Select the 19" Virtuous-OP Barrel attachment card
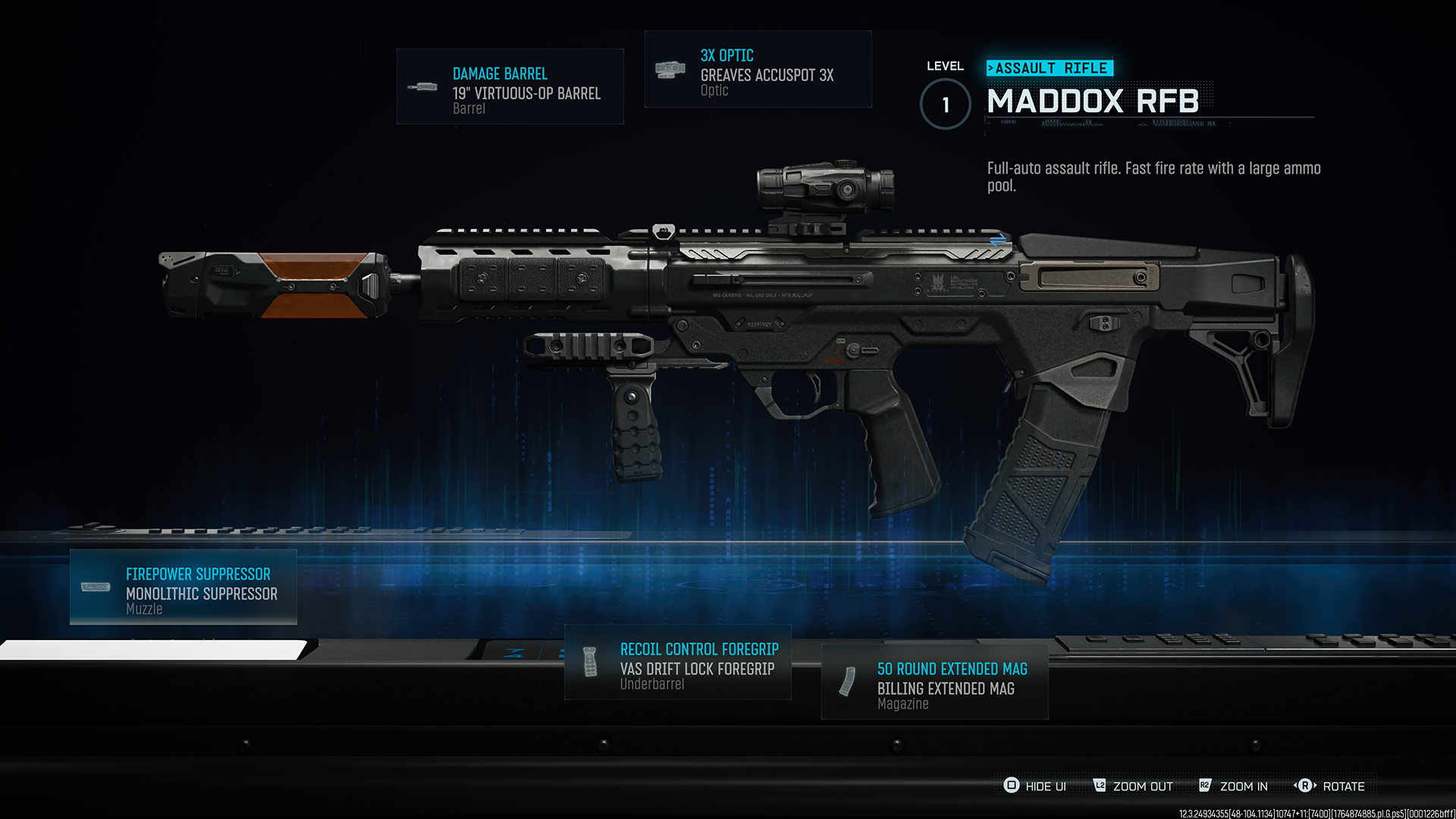 click(x=510, y=86)
